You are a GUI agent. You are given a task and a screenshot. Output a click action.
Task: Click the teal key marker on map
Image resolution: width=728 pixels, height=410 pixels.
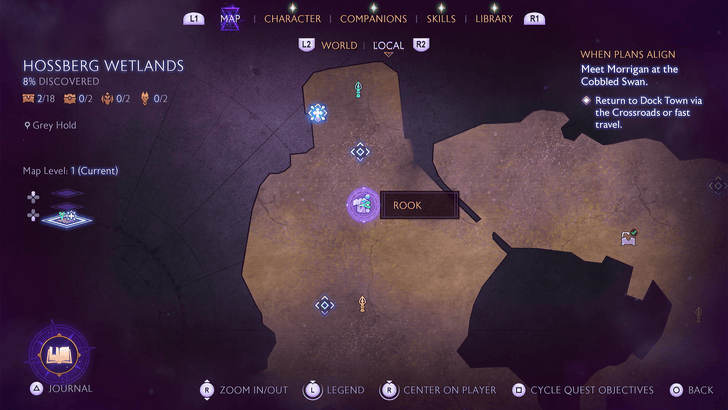[357, 90]
